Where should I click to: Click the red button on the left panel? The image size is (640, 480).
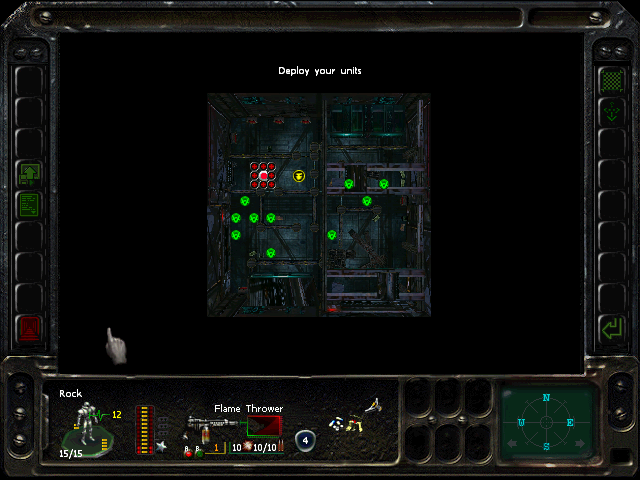(x=28, y=327)
